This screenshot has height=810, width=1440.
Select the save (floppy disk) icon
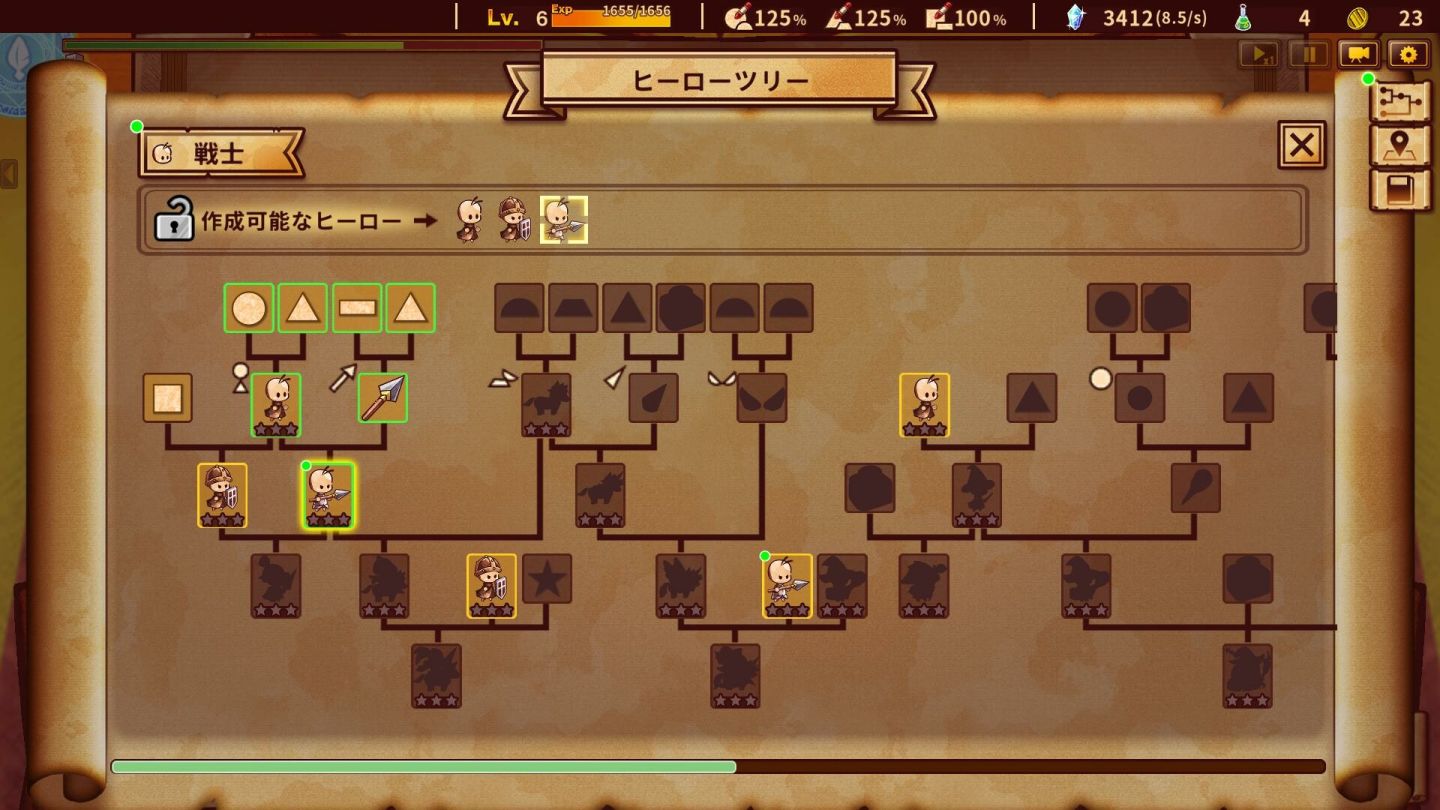(x=1400, y=188)
